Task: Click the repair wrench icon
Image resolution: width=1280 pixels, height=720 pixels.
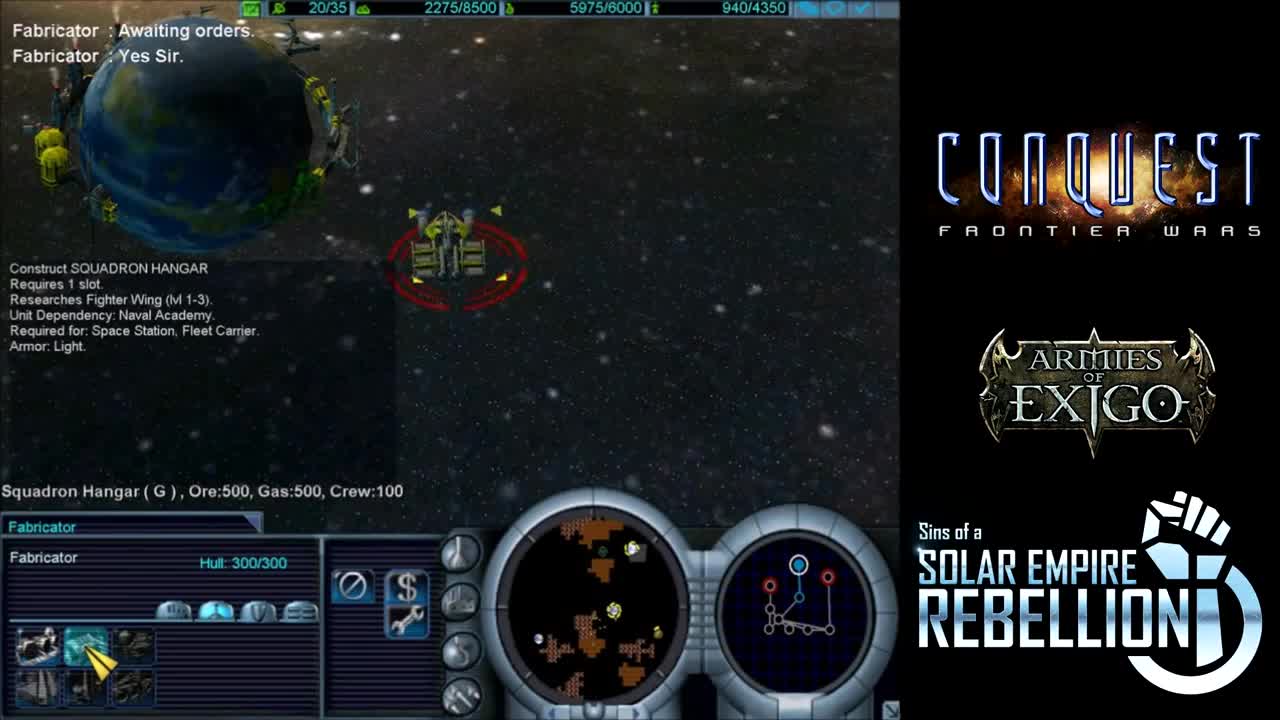Action: [x=408, y=620]
